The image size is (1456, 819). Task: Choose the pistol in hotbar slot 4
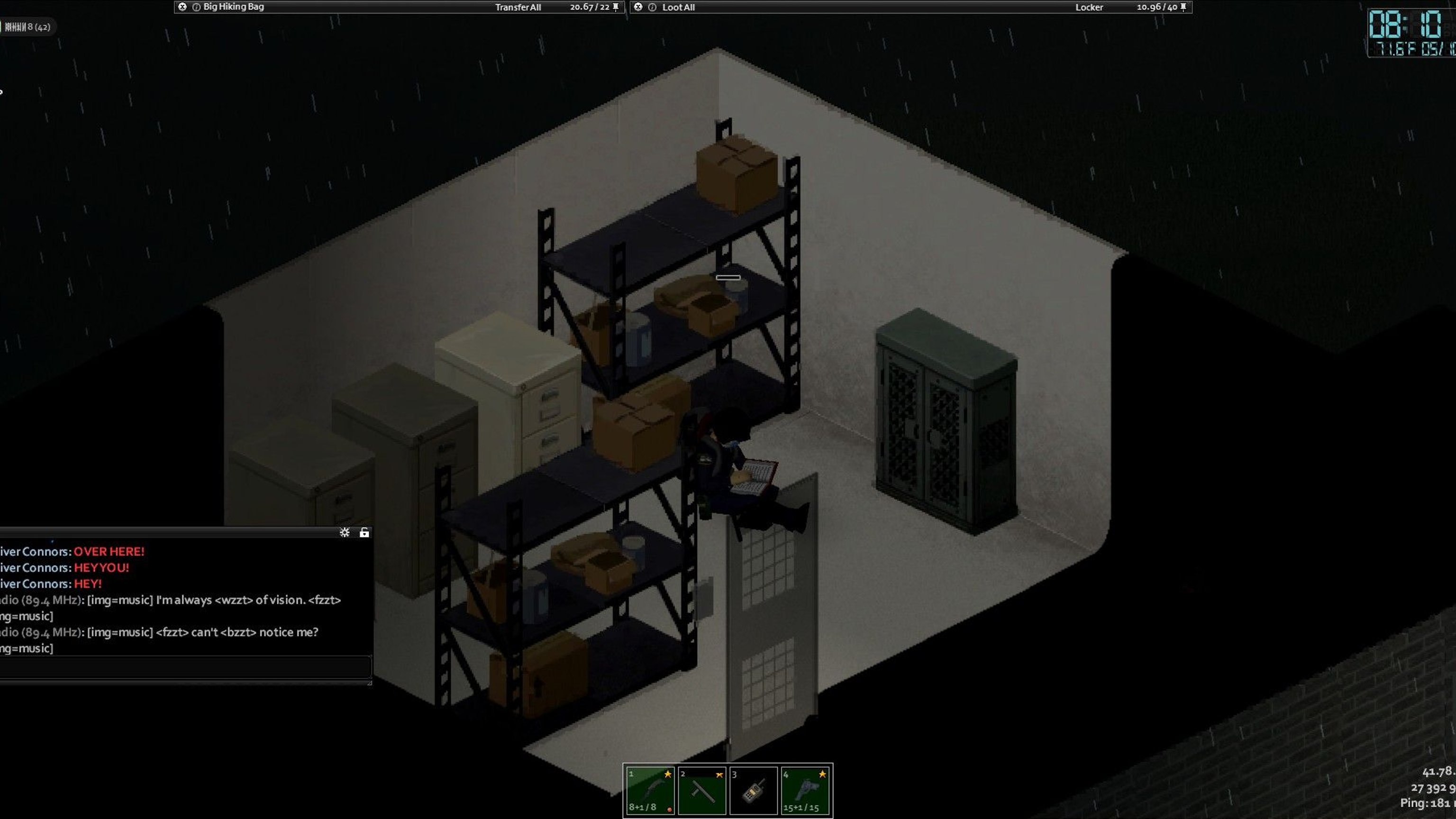click(x=805, y=790)
